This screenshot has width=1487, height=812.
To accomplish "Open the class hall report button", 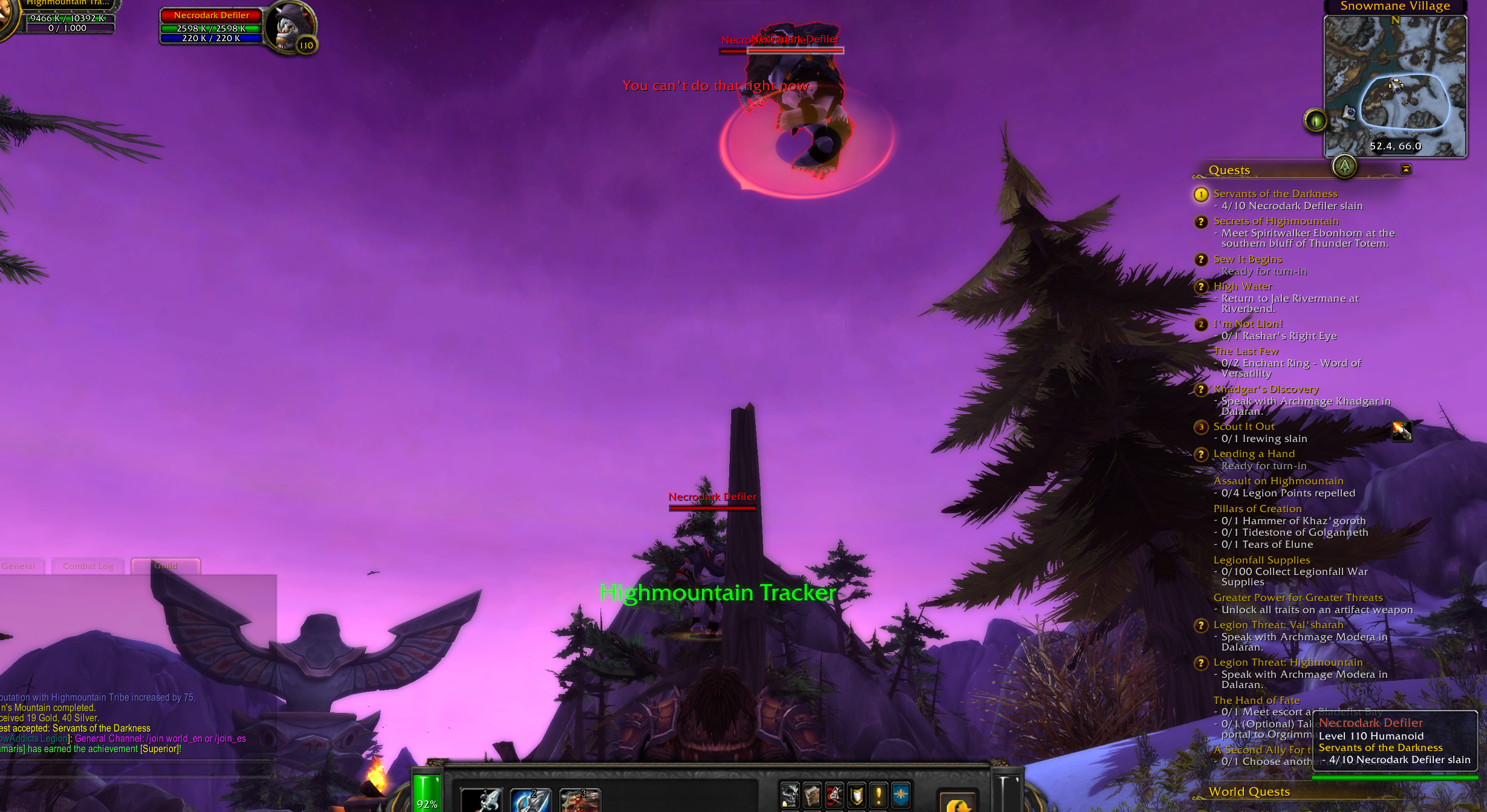I will [x=1344, y=166].
